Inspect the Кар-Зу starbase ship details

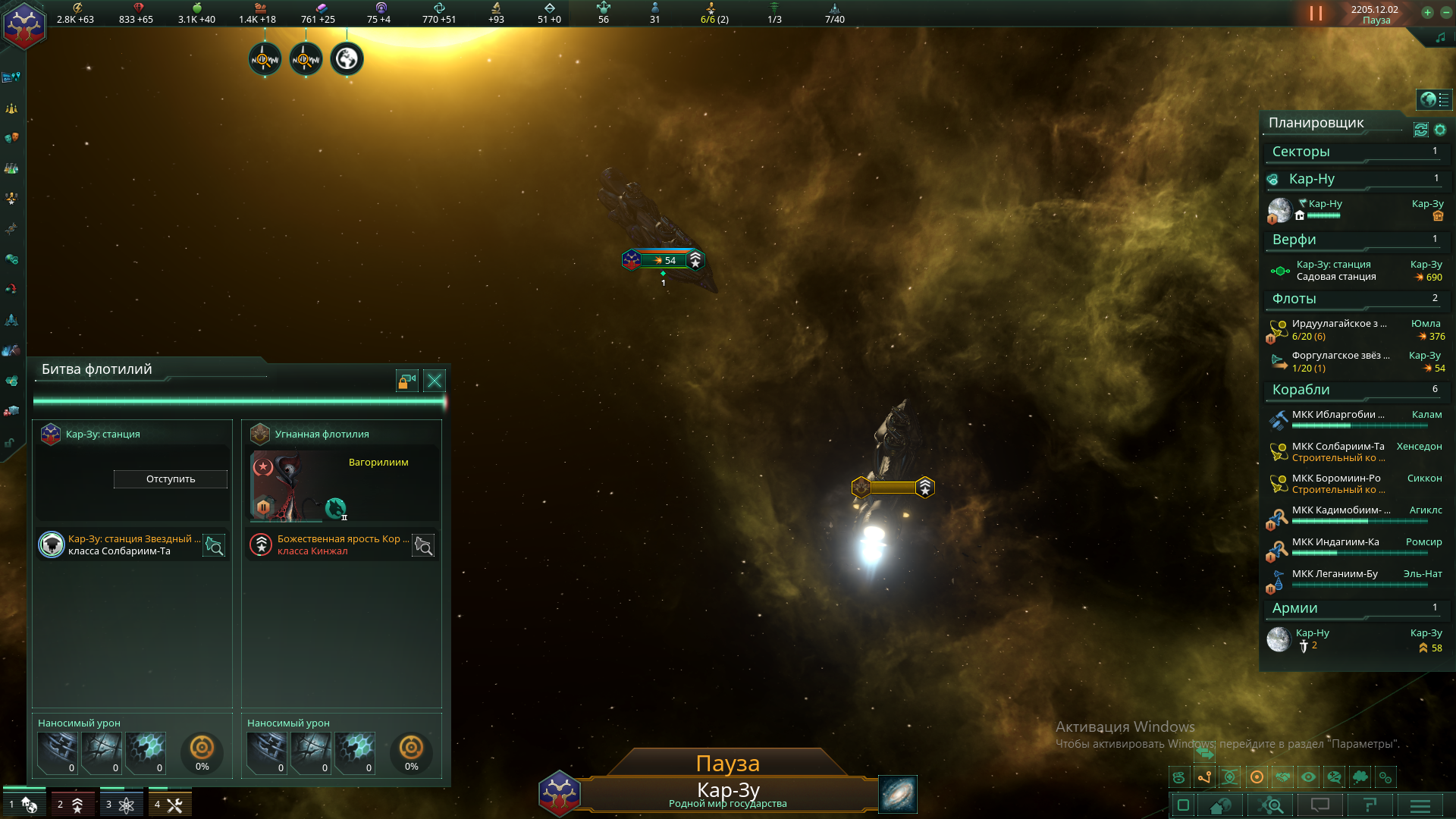point(215,546)
